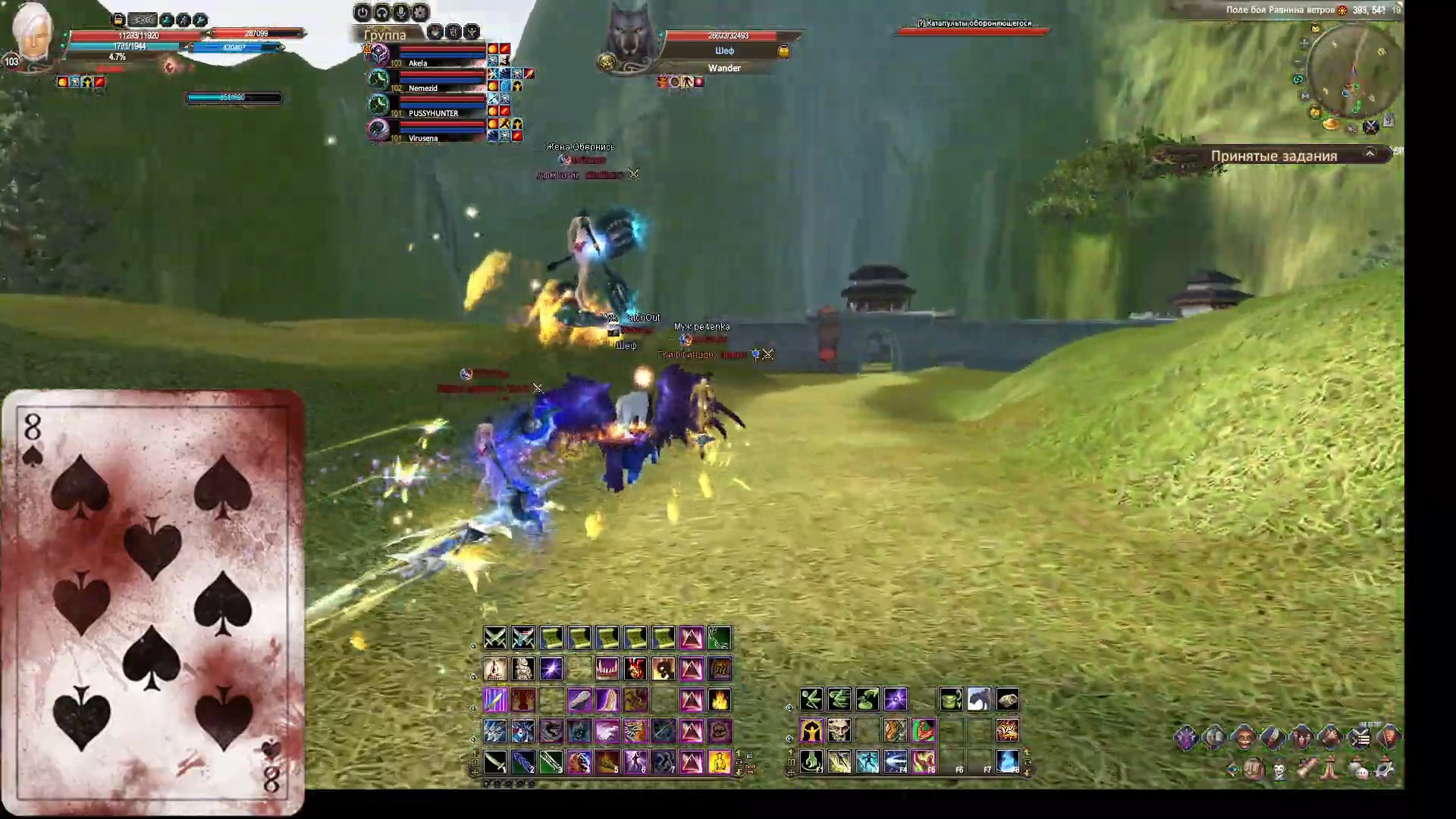Viewport: 1456px width, 819px height.
Task: Mute the microphone icon in the top overlay
Action: point(400,12)
